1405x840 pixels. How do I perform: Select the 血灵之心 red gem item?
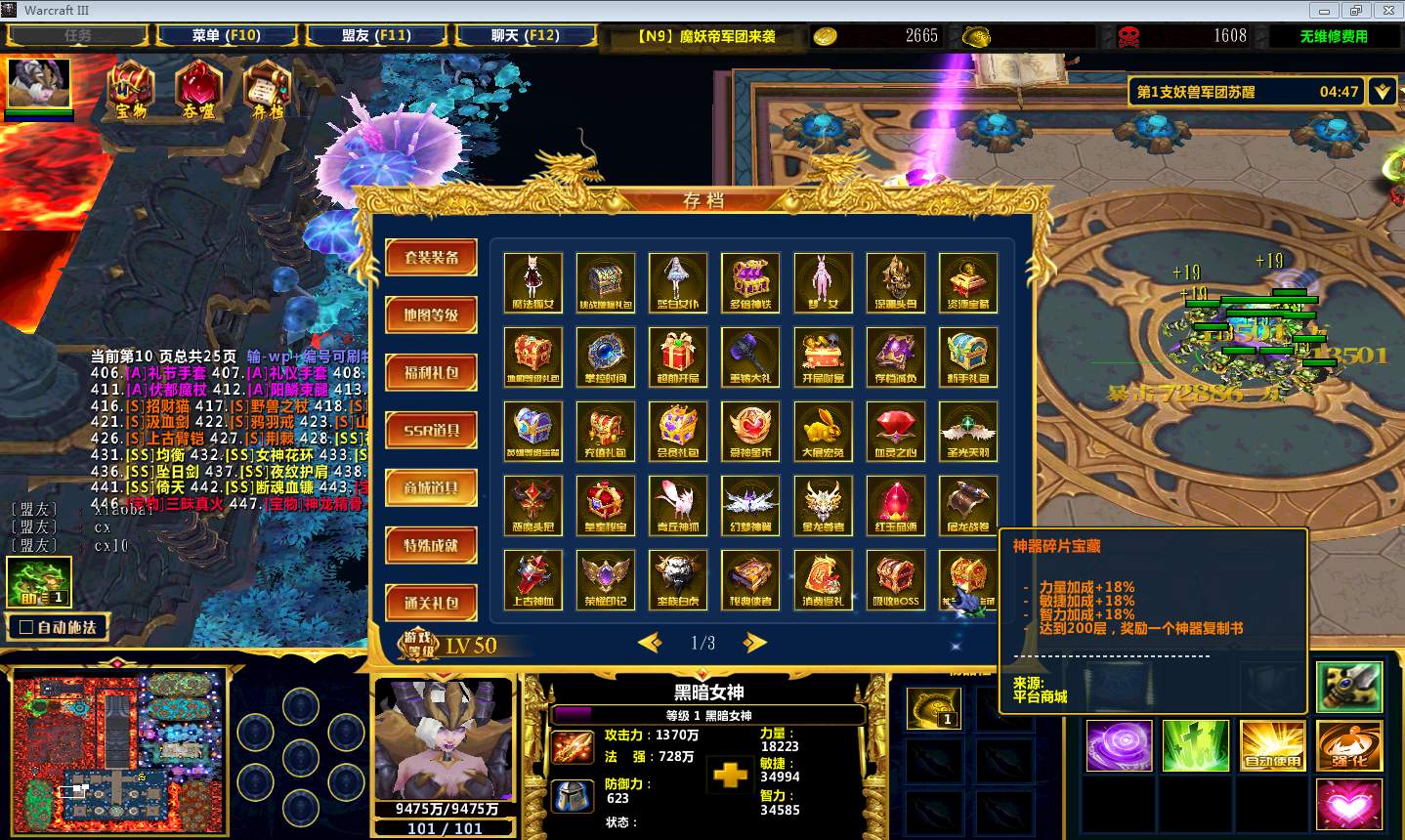coord(895,431)
